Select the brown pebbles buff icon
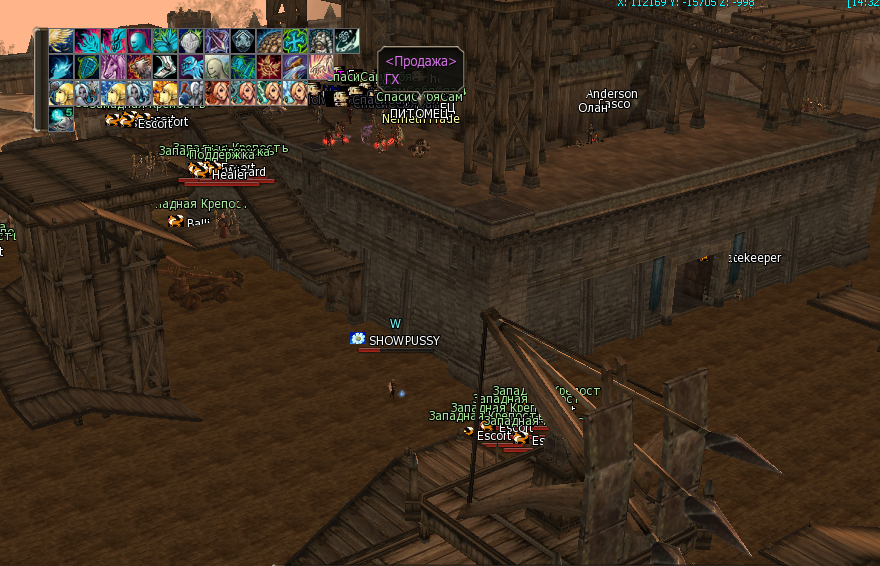This screenshot has height=566, width=880. 269,41
